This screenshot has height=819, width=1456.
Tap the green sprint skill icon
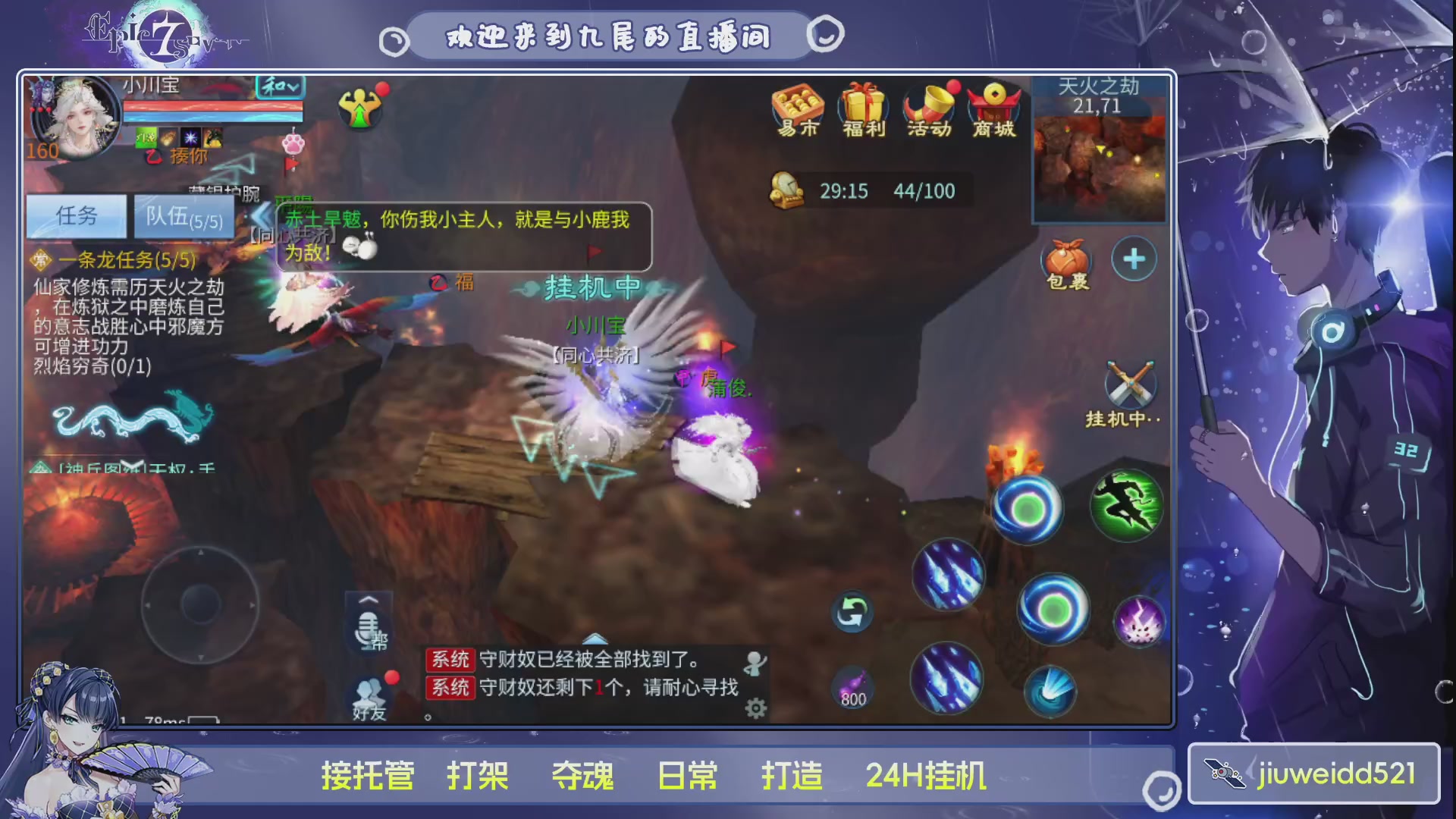point(1128,507)
